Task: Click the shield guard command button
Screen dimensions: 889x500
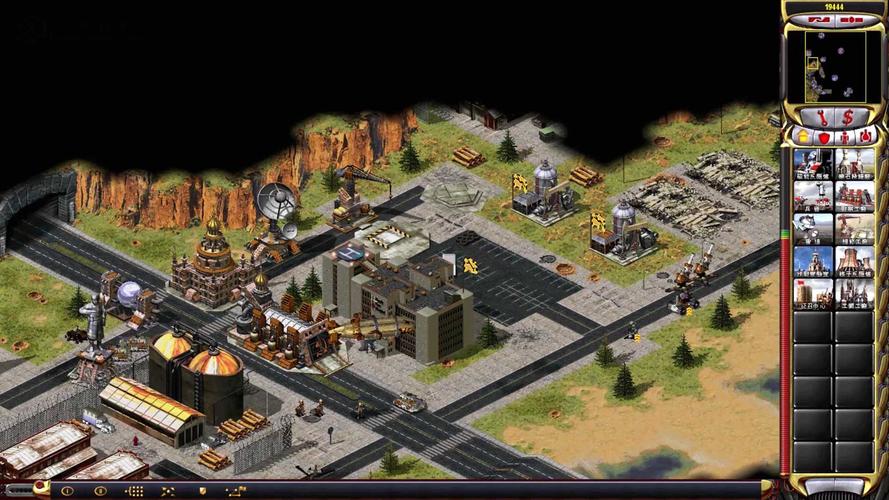Action: pos(203,491)
